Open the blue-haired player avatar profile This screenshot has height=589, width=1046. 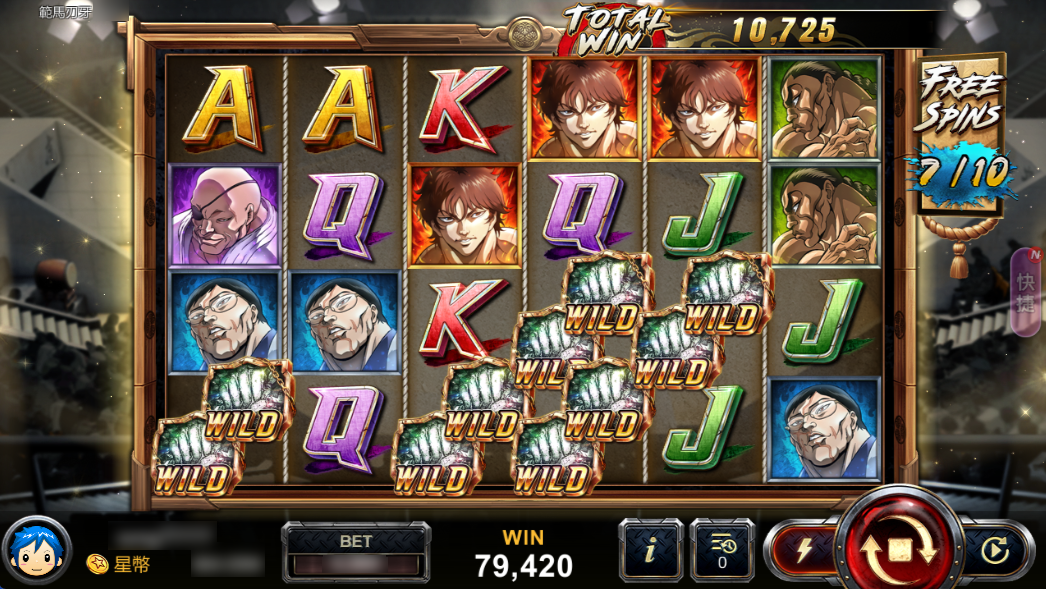pos(37,551)
